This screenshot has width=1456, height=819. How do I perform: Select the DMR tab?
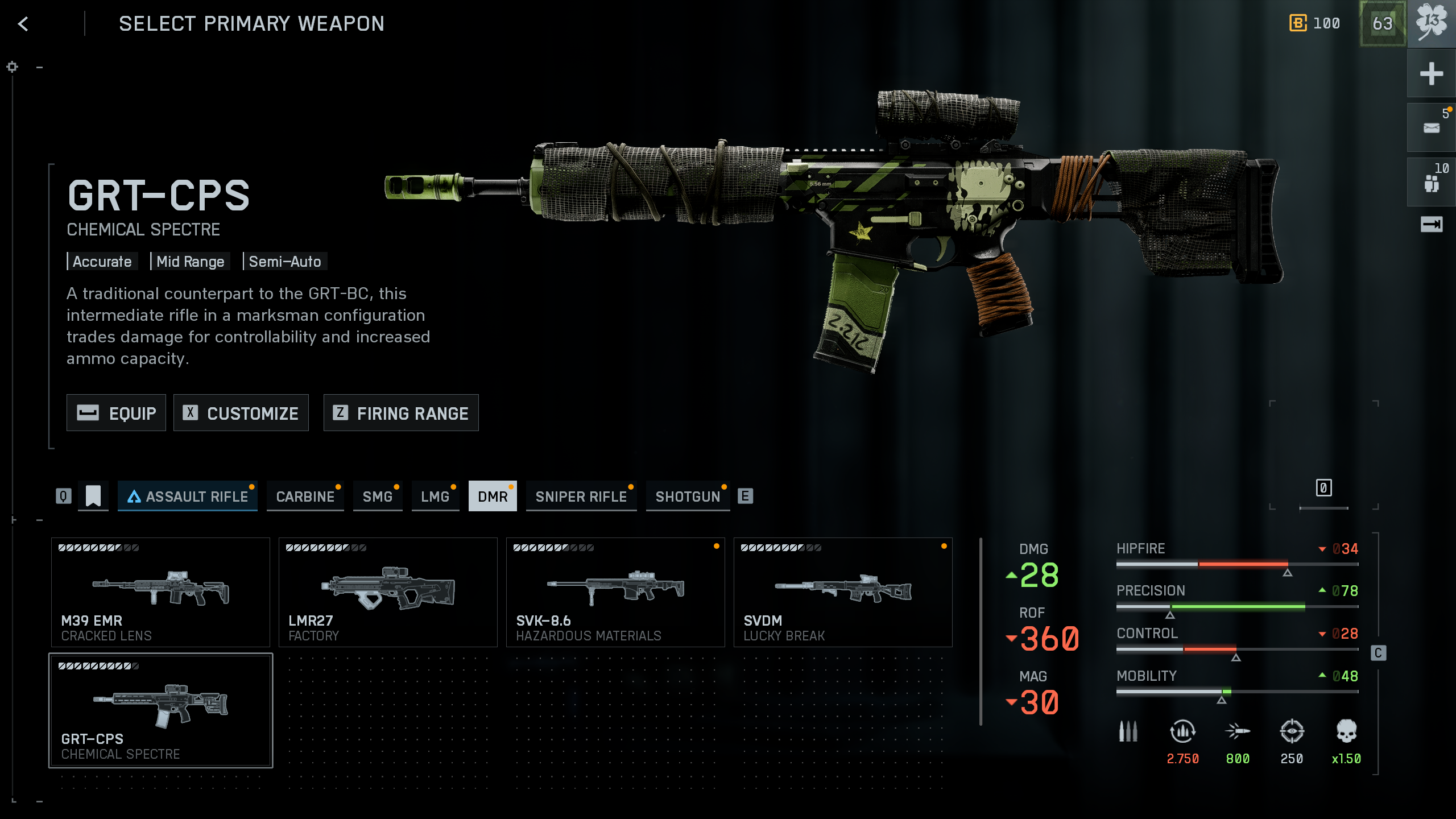pos(493,497)
